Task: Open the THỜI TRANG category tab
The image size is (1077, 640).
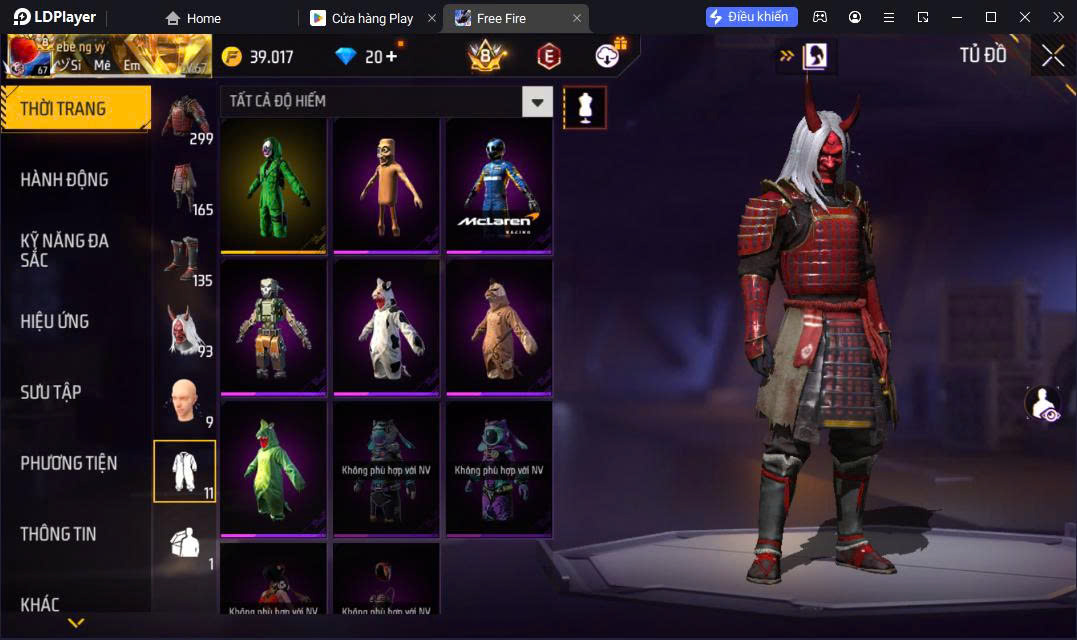Action: (x=75, y=109)
